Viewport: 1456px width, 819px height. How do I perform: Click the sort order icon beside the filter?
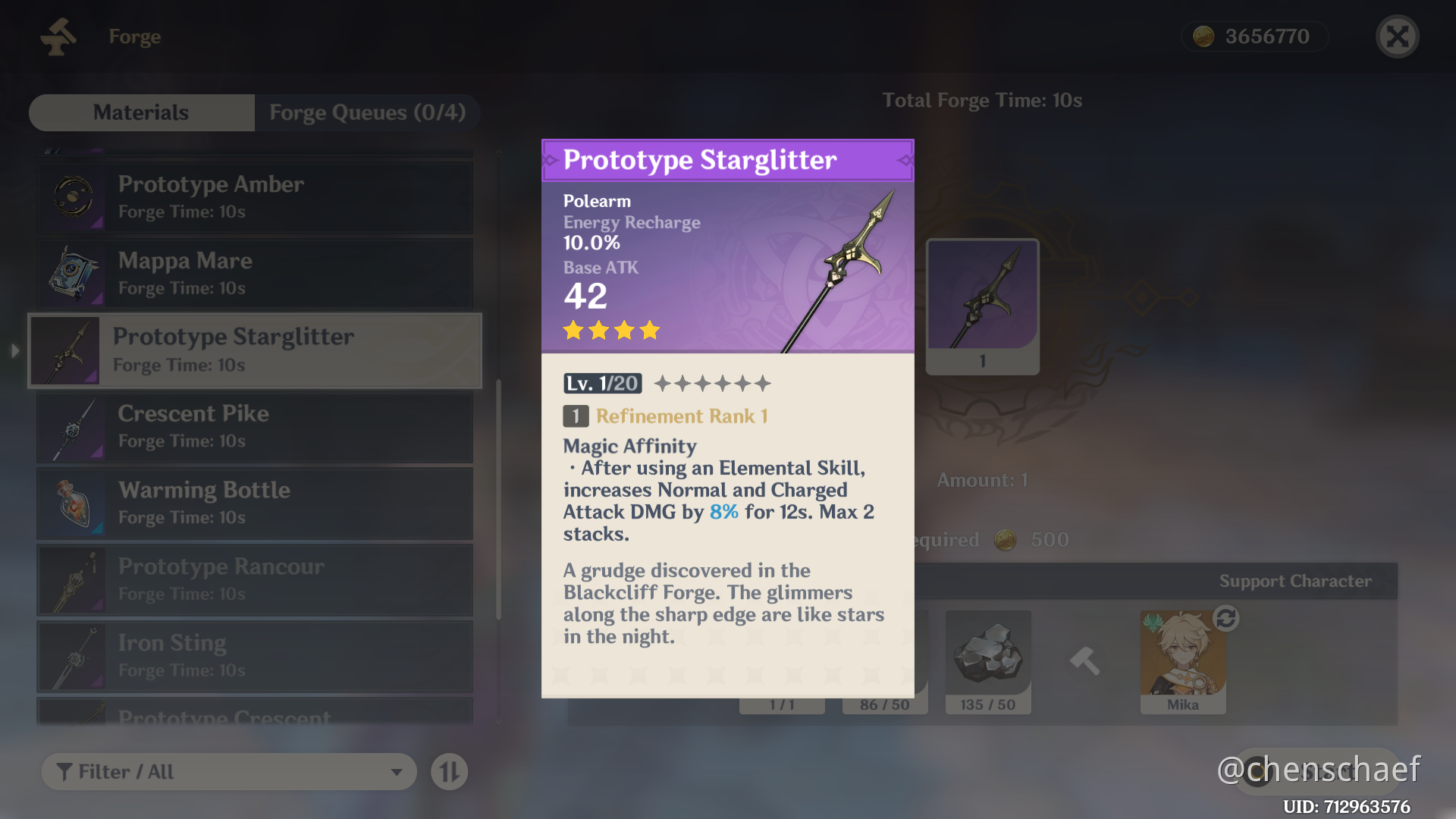(450, 771)
